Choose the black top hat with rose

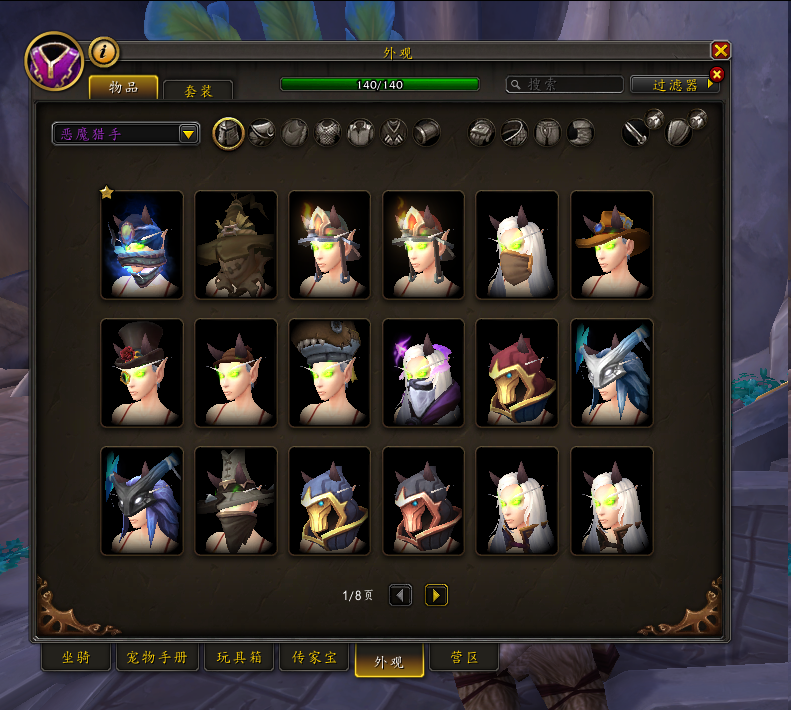click(142, 373)
